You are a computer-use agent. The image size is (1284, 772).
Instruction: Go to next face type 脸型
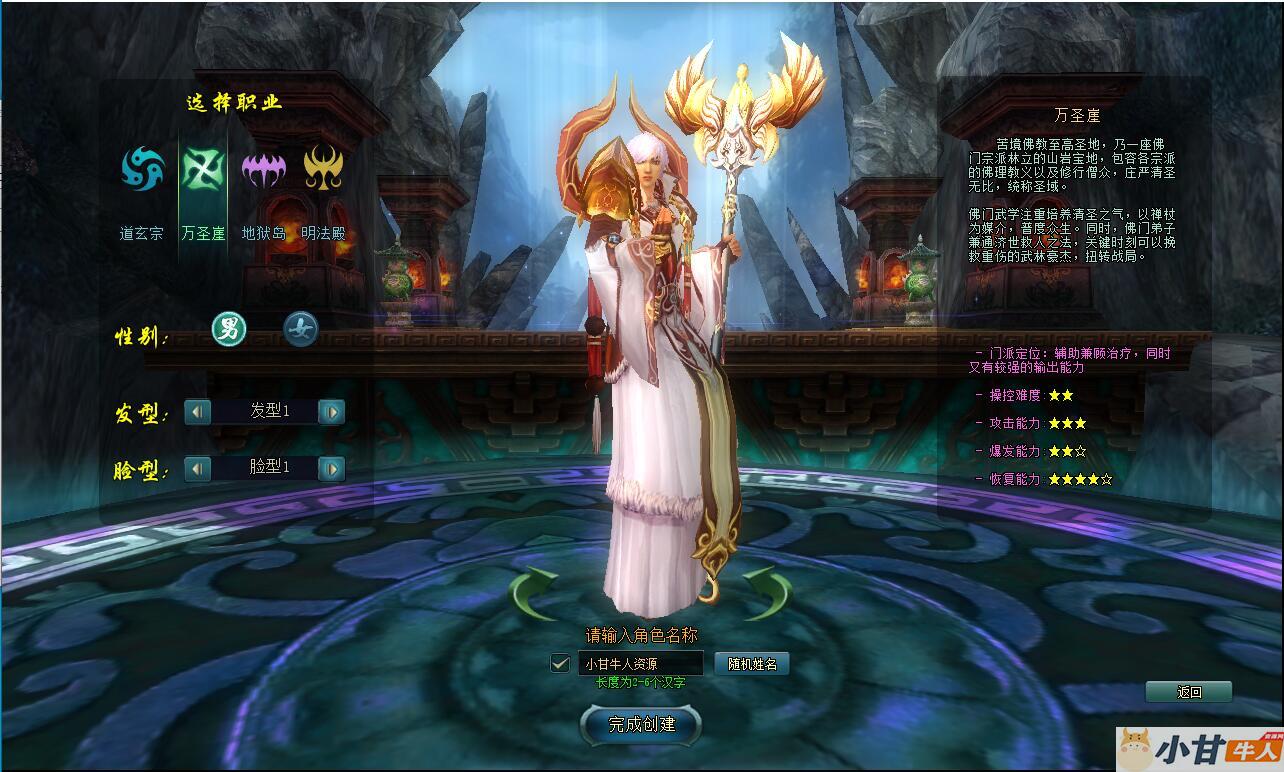[x=331, y=468]
